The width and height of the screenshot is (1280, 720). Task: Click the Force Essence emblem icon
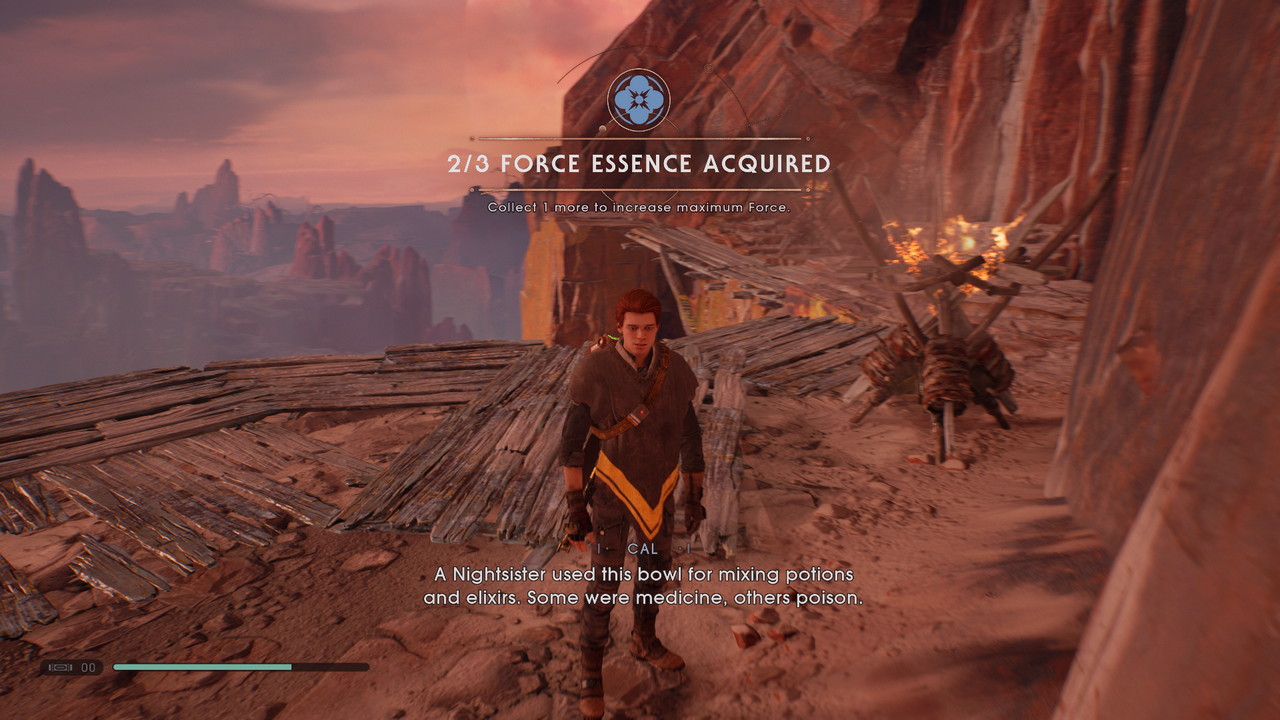pos(638,99)
